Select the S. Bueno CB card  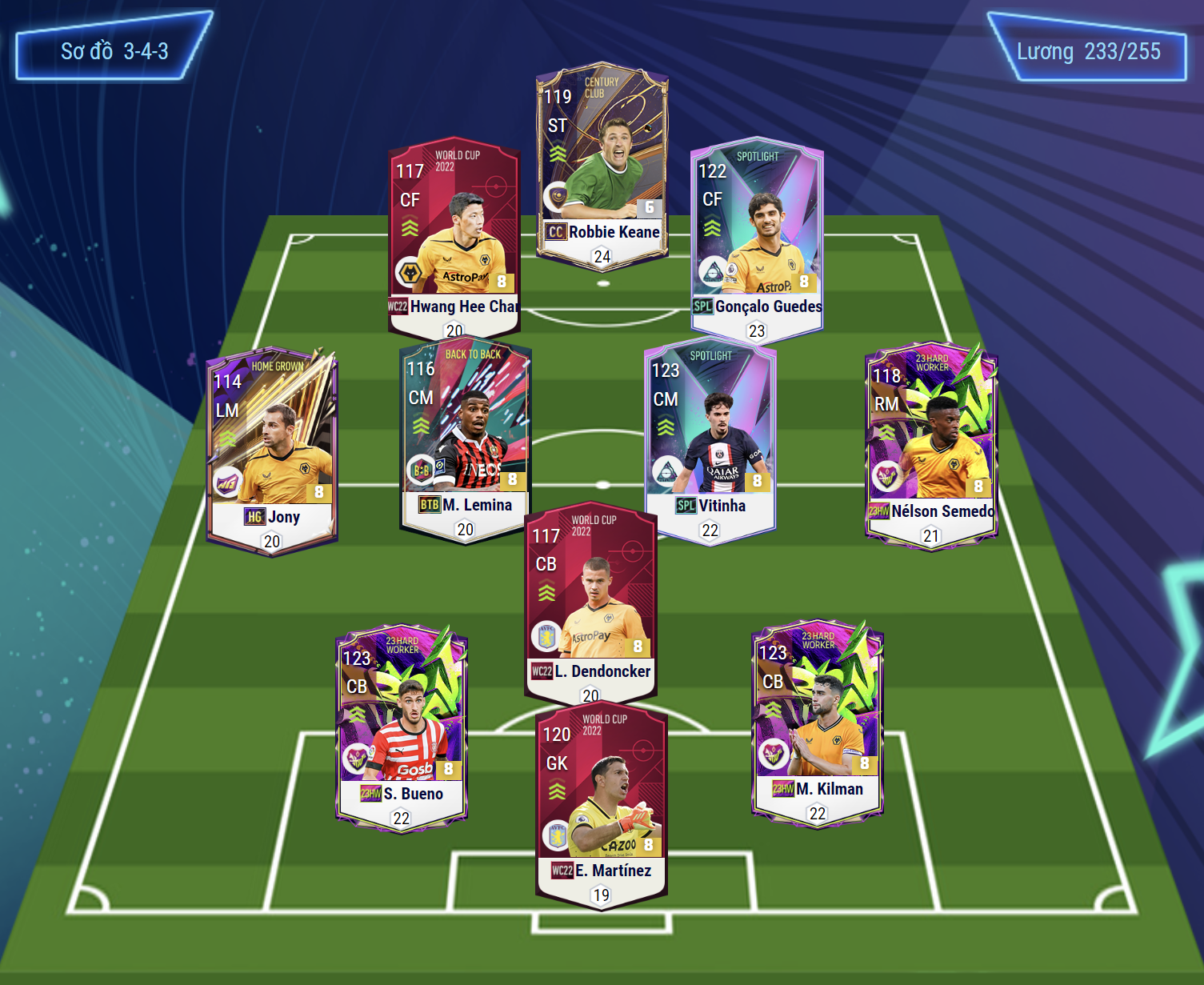point(402,724)
